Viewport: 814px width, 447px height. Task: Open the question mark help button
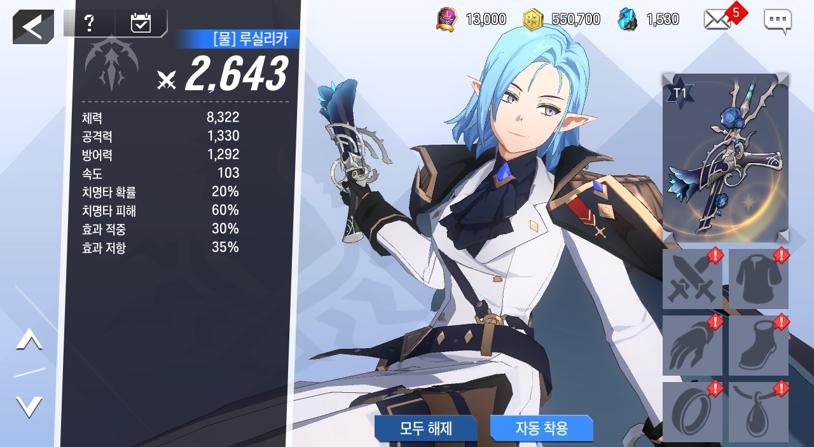pyautogui.click(x=89, y=23)
